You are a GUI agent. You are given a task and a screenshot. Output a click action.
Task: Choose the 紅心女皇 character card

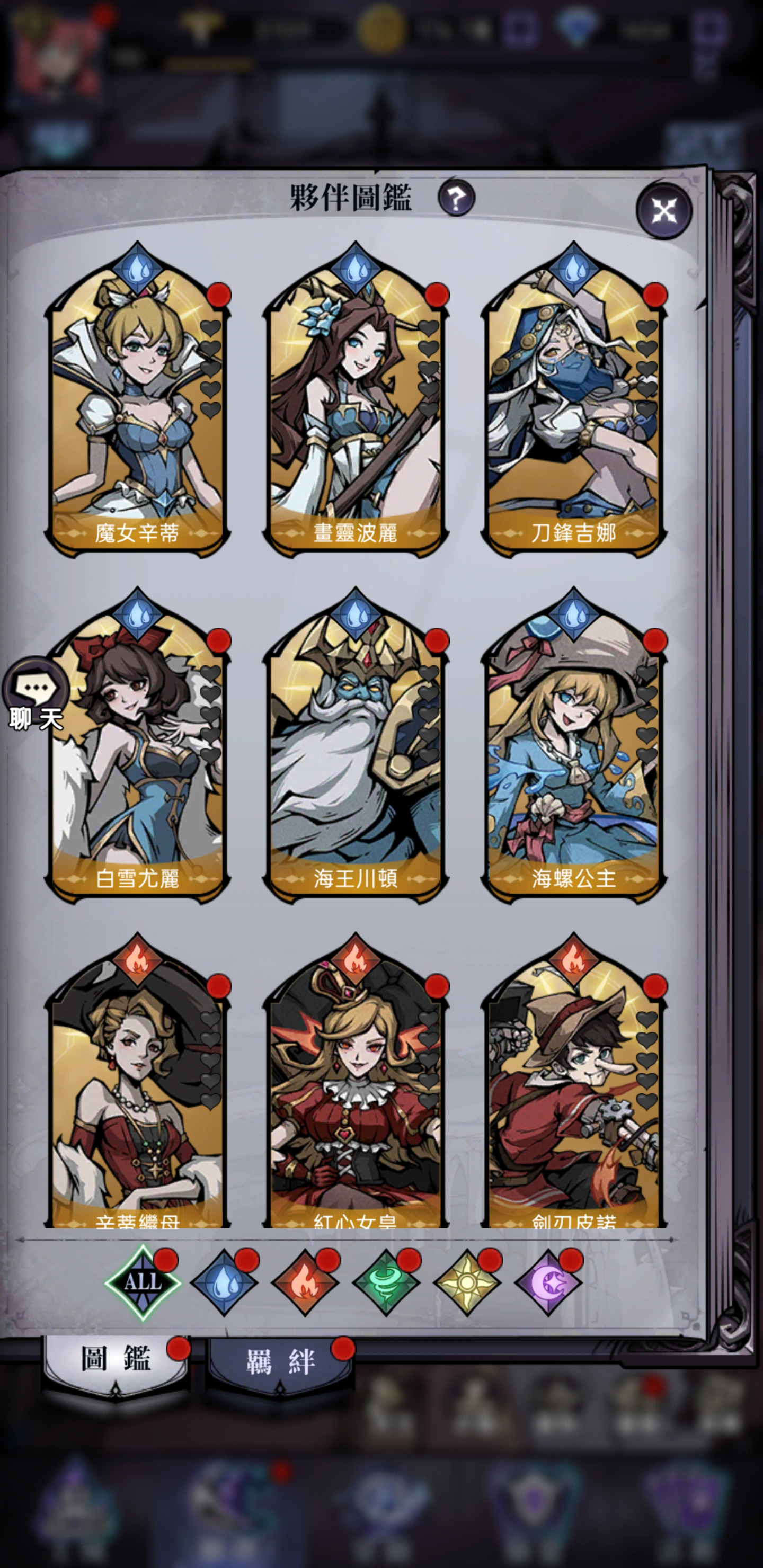(356, 1095)
